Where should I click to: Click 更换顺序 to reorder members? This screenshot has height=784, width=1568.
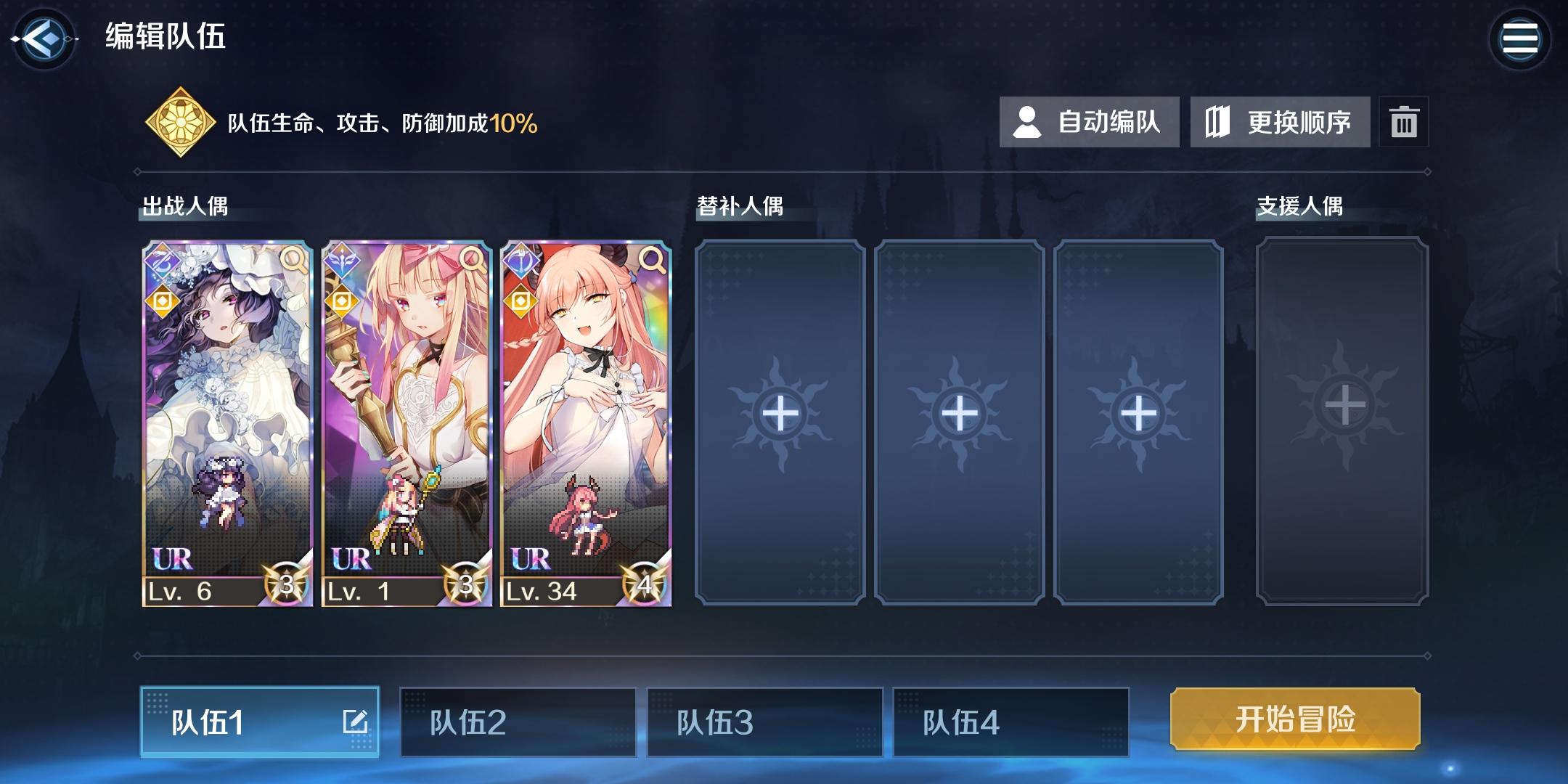pos(1280,122)
